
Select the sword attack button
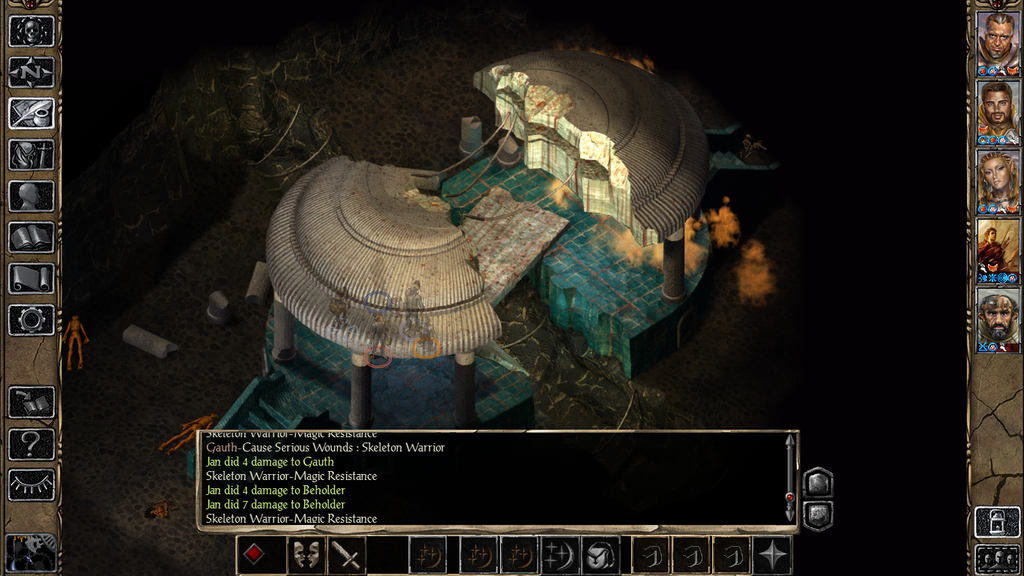pos(347,555)
